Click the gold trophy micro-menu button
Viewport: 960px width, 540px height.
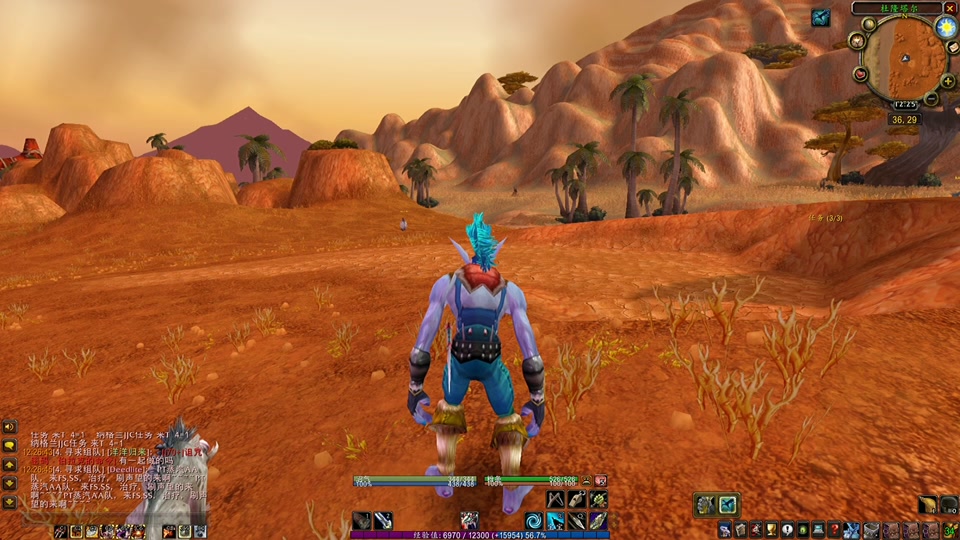pos(772,529)
